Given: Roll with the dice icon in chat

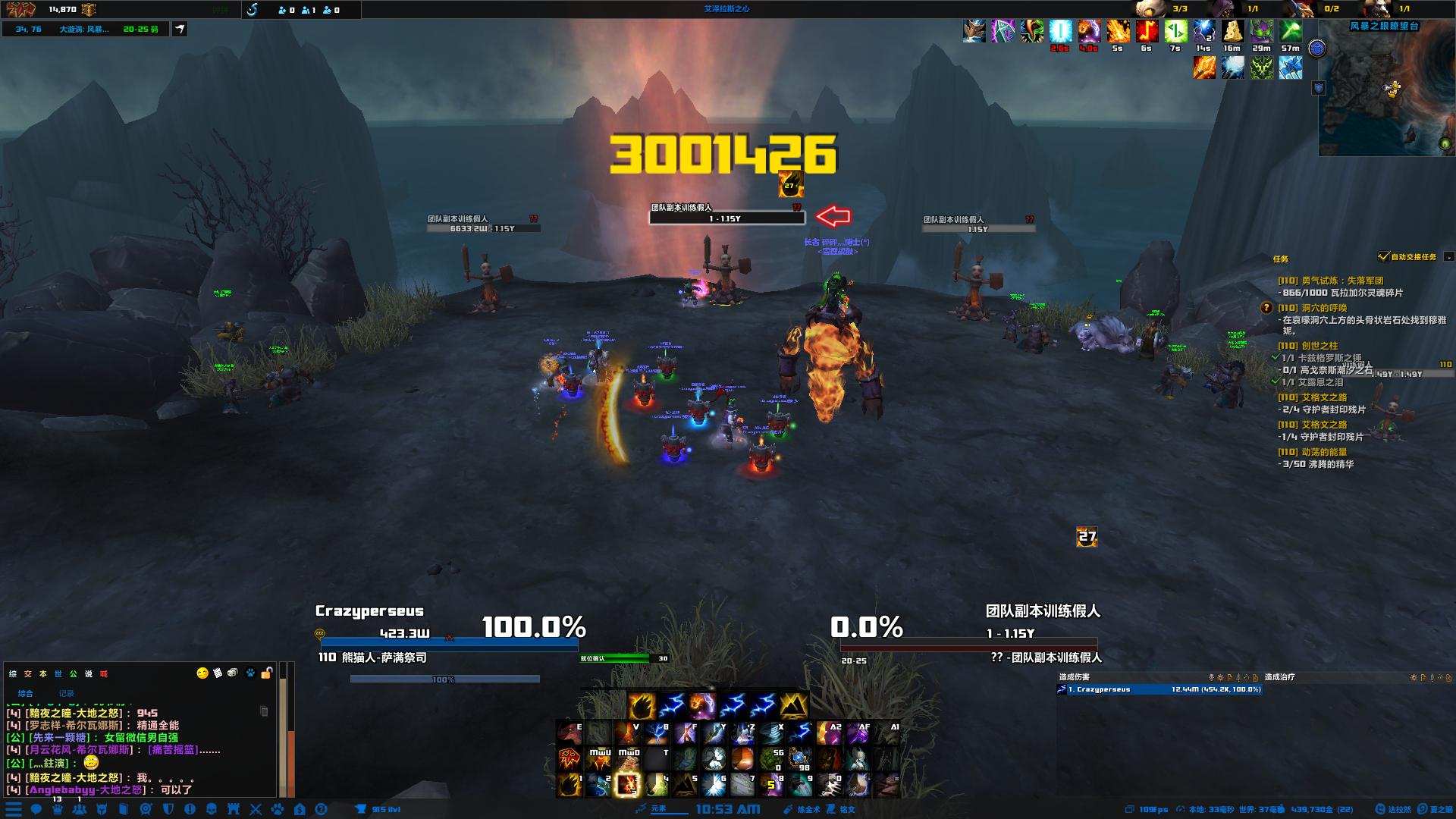Looking at the screenshot, I should click(233, 673).
